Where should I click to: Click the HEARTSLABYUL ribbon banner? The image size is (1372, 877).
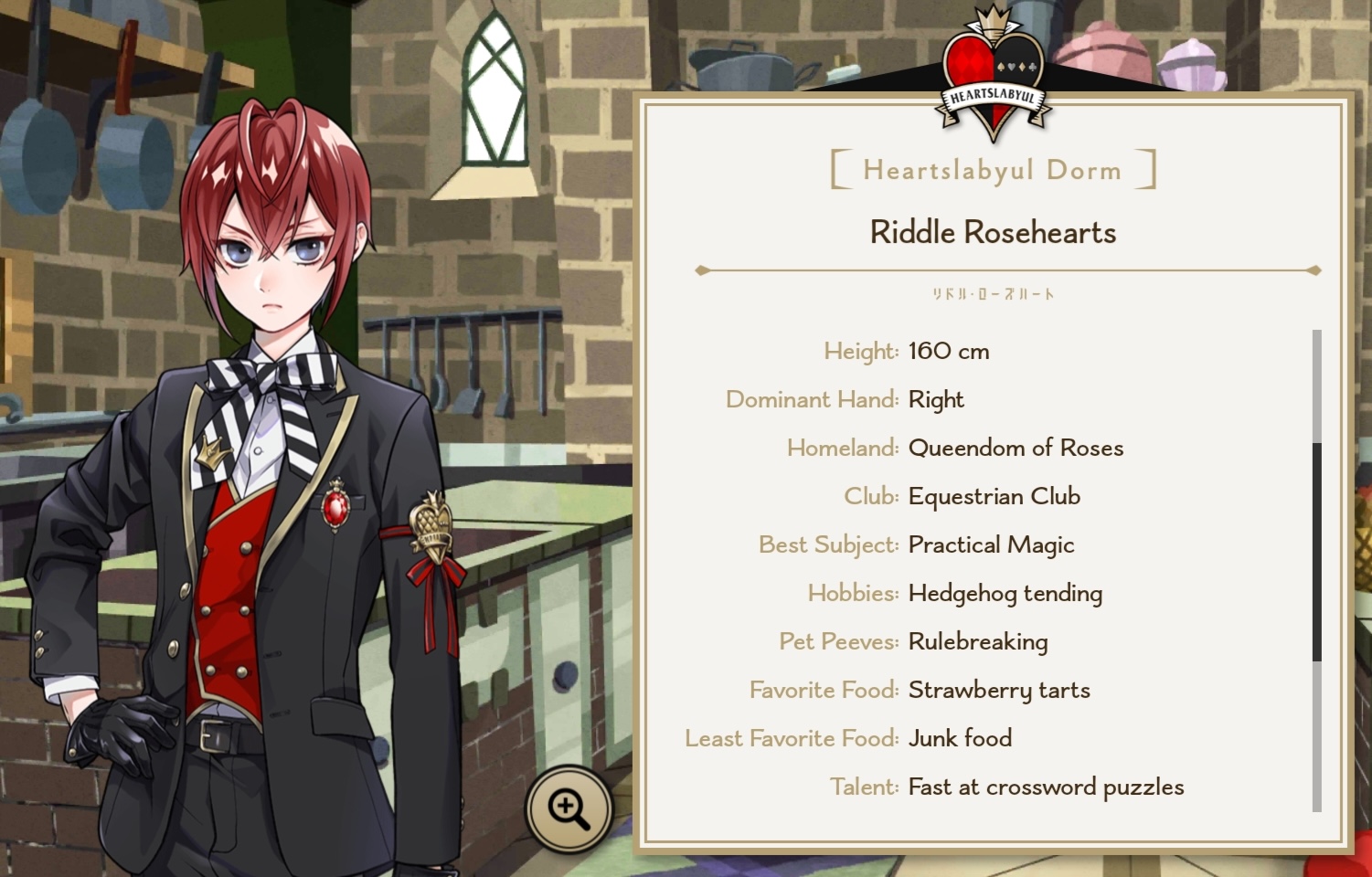tap(994, 98)
